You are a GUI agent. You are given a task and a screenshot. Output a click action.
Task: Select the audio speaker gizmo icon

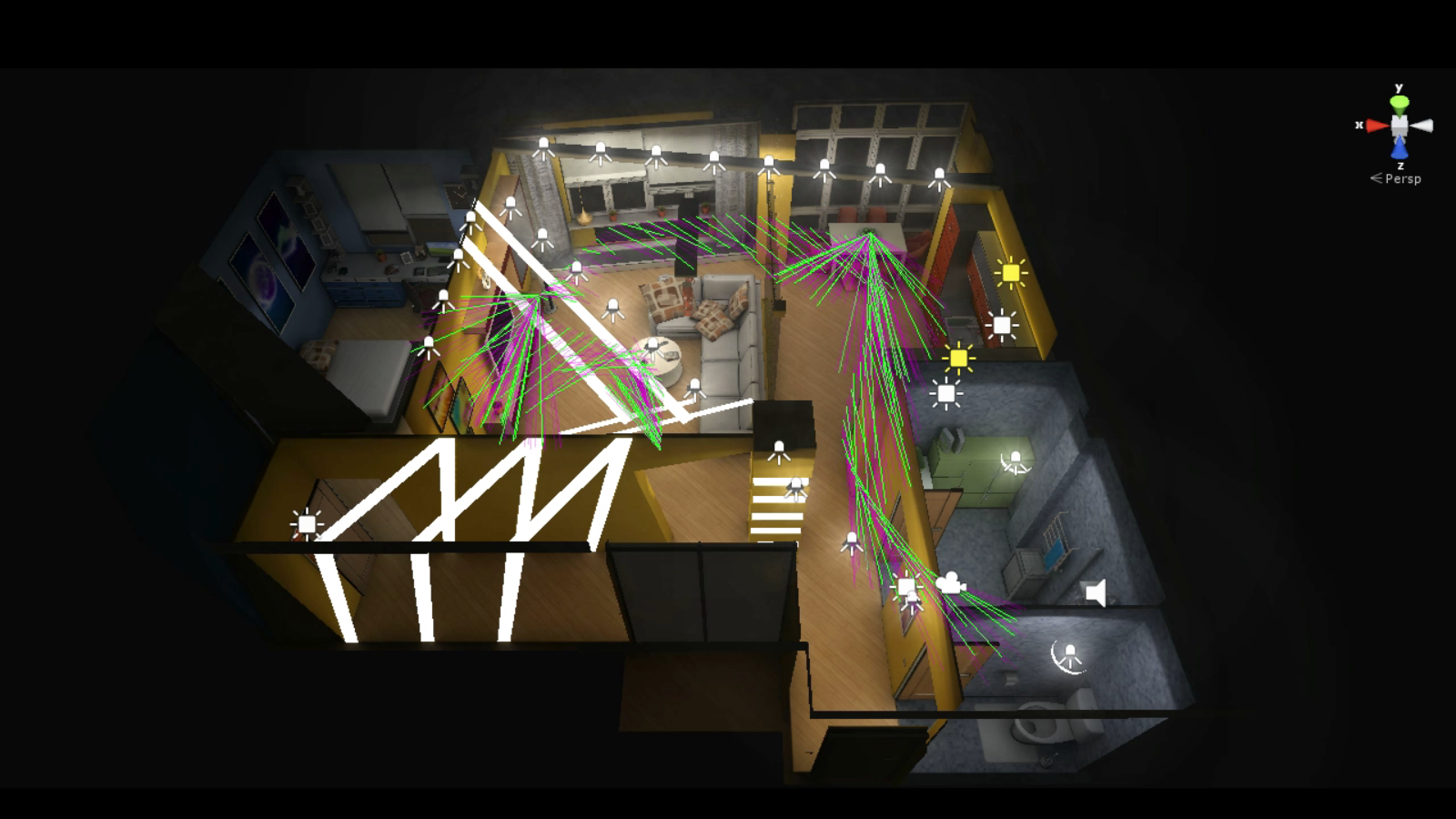[1097, 593]
